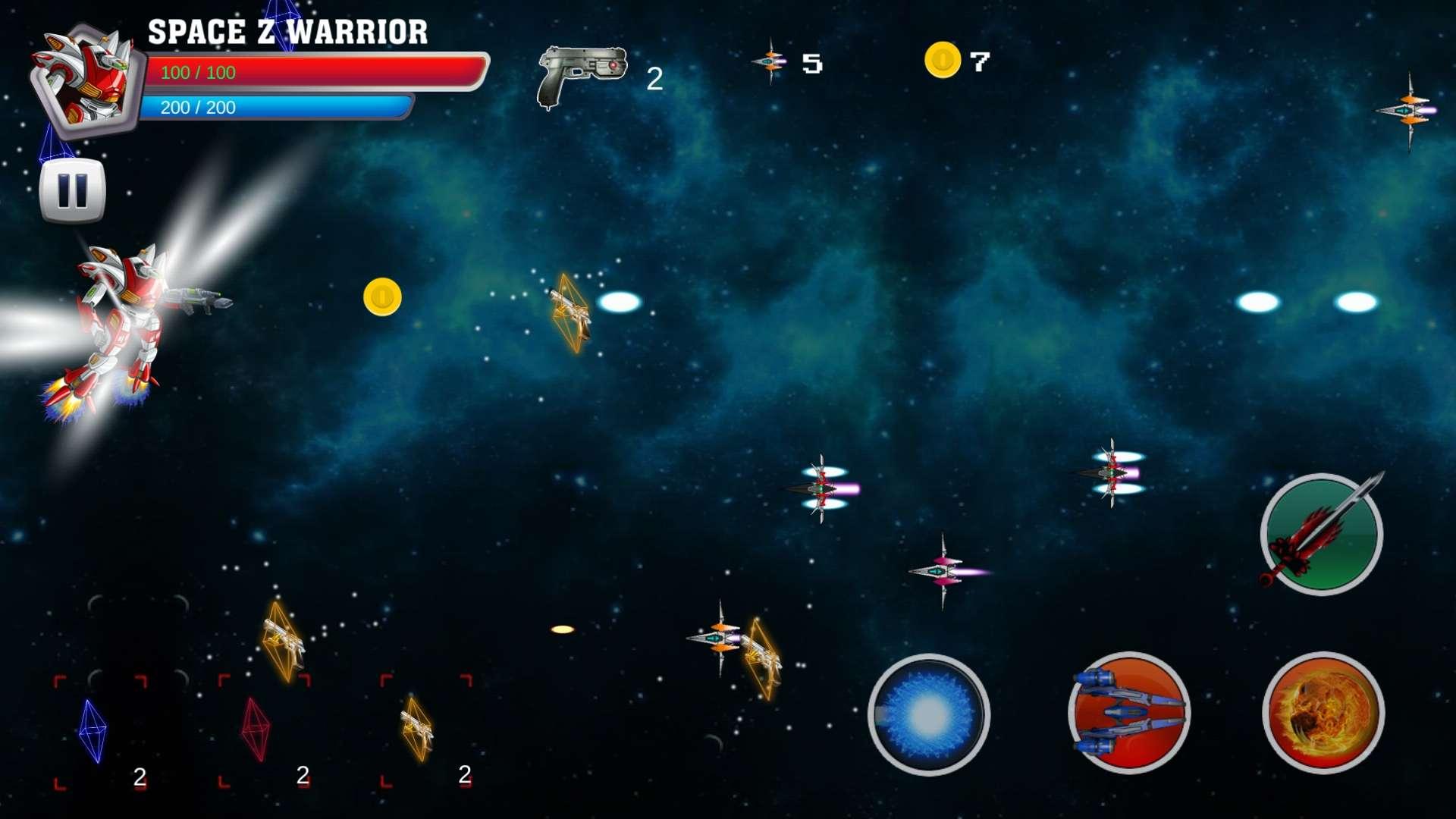Tap the pistol weapon icon
The width and height of the screenshot is (1456, 819).
click(x=582, y=76)
